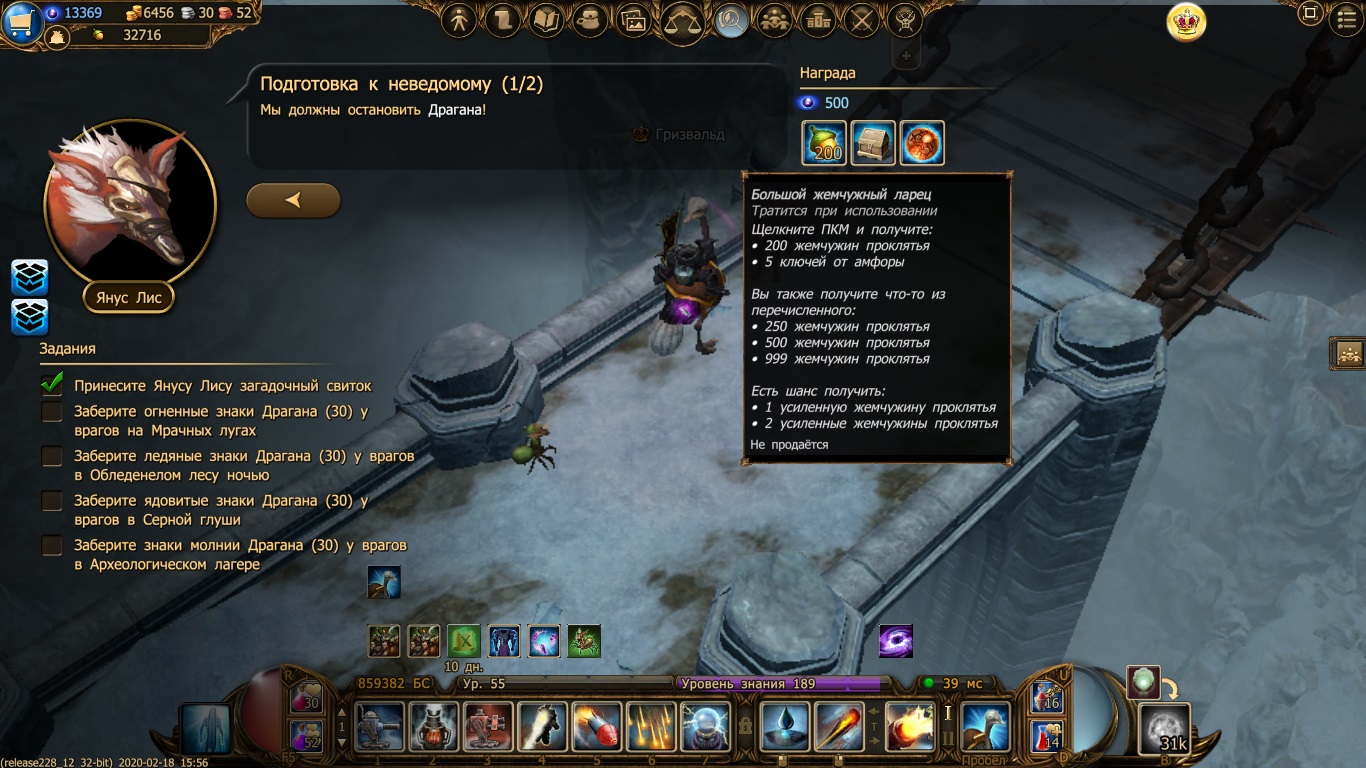1366x768 pixels.
Task: Select the fiery orb reward icon
Action: coord(922,143)
